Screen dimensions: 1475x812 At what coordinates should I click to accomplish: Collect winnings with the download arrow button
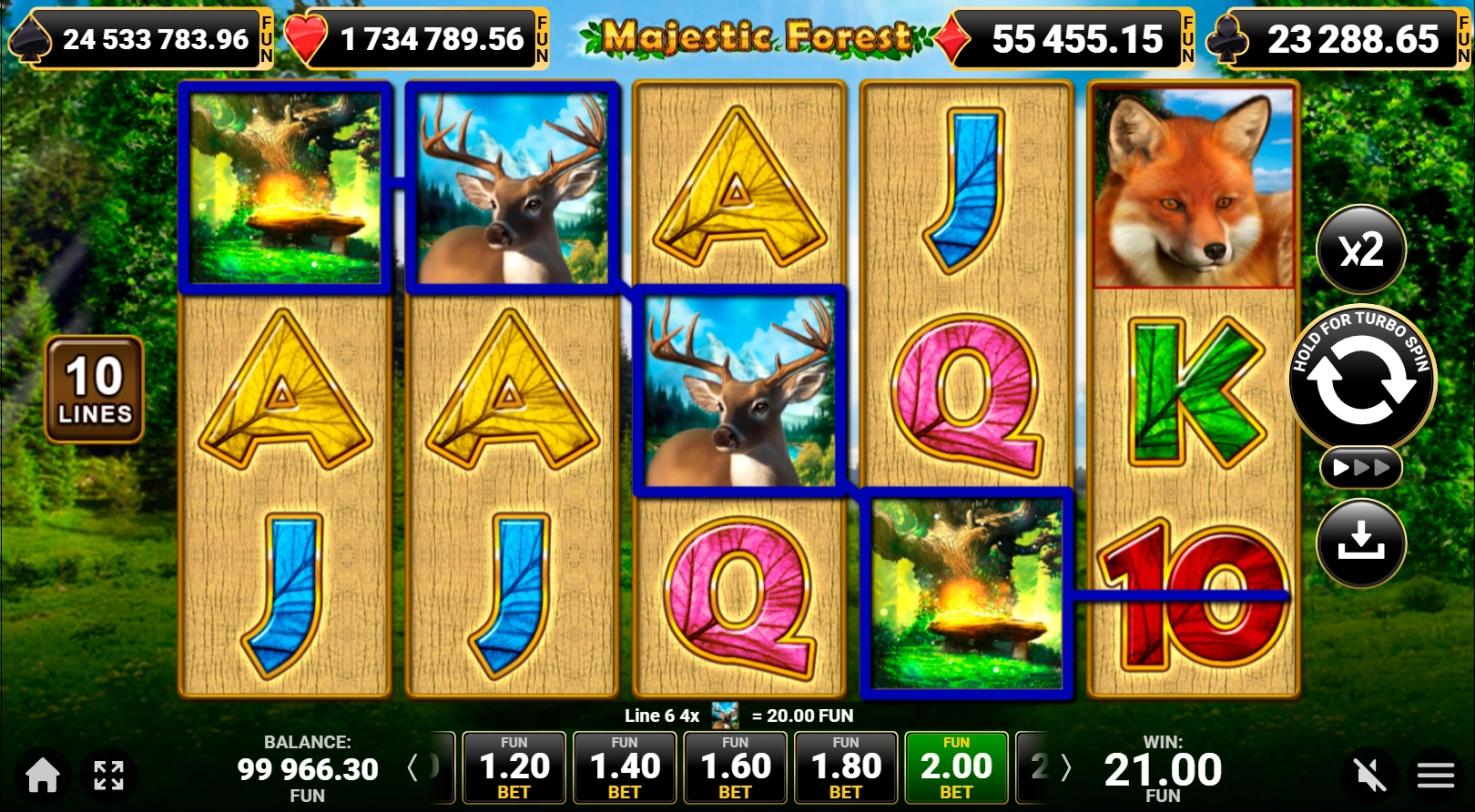1361,543
